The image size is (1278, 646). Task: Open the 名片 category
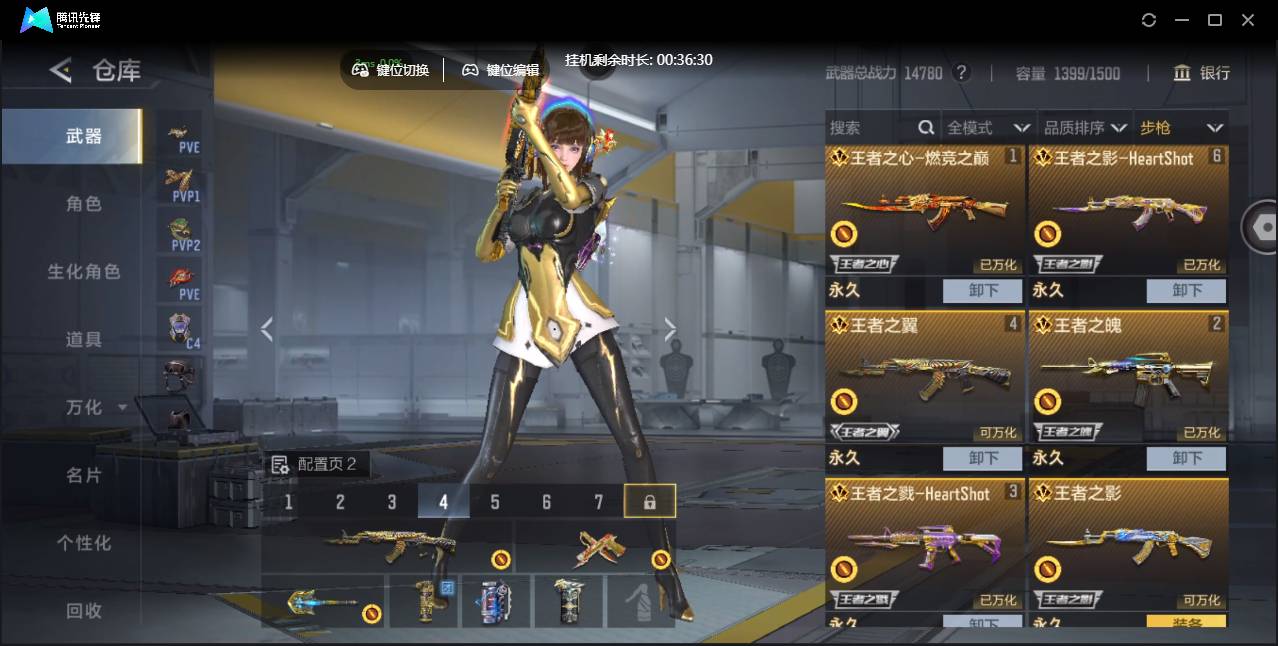pyautogui.click(x=84, y=475)
